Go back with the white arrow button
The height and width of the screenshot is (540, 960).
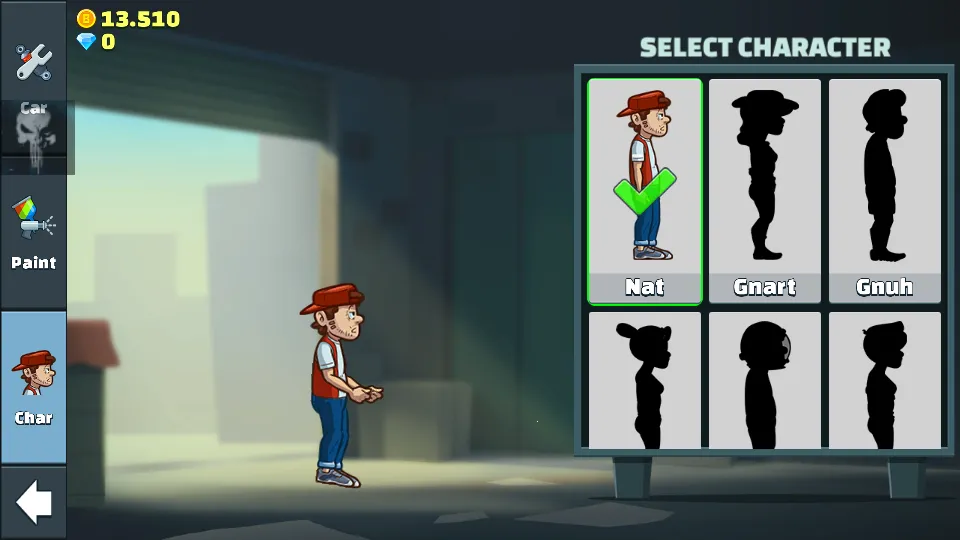[x=33, y=502]
